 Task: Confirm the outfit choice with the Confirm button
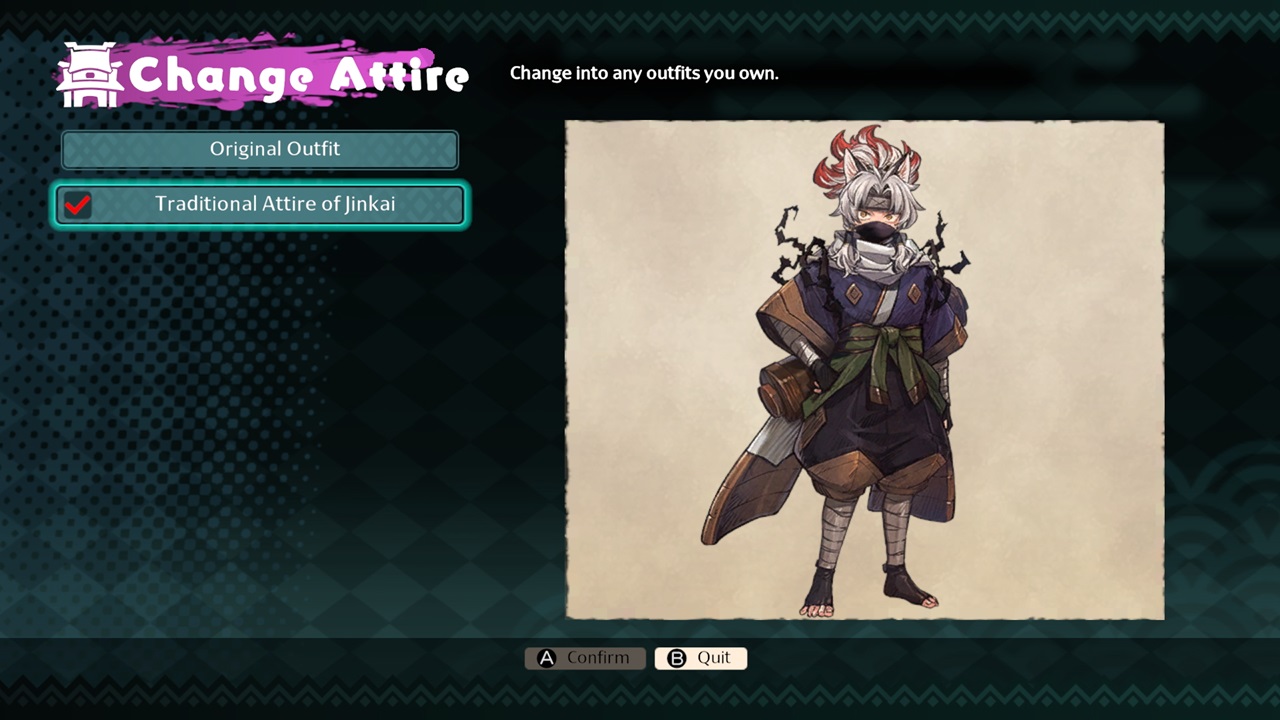click(x=585, y=658)
